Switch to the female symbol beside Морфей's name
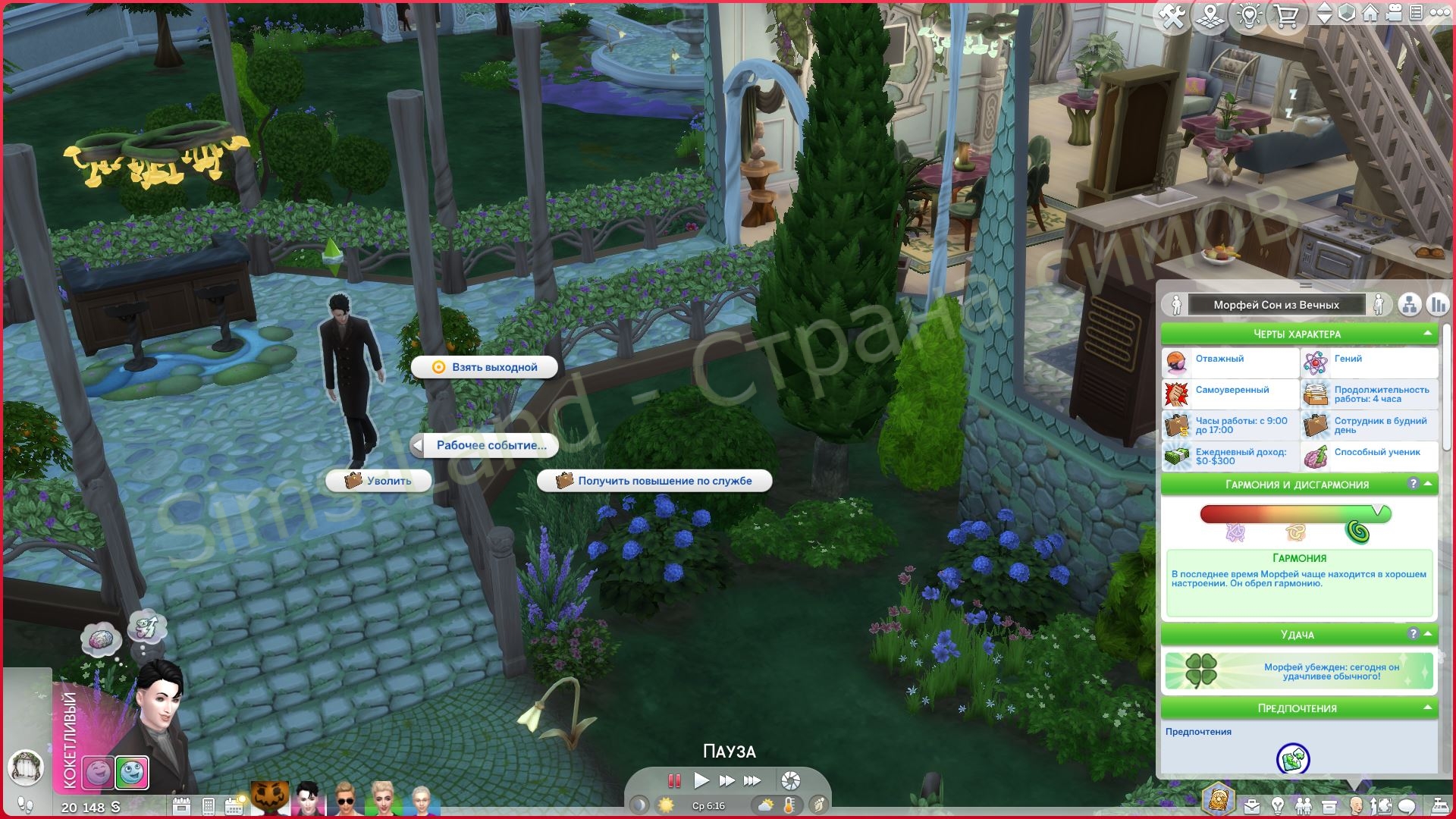Image resolution: width=1456 pixels, height=819 pixels. 1379,305
